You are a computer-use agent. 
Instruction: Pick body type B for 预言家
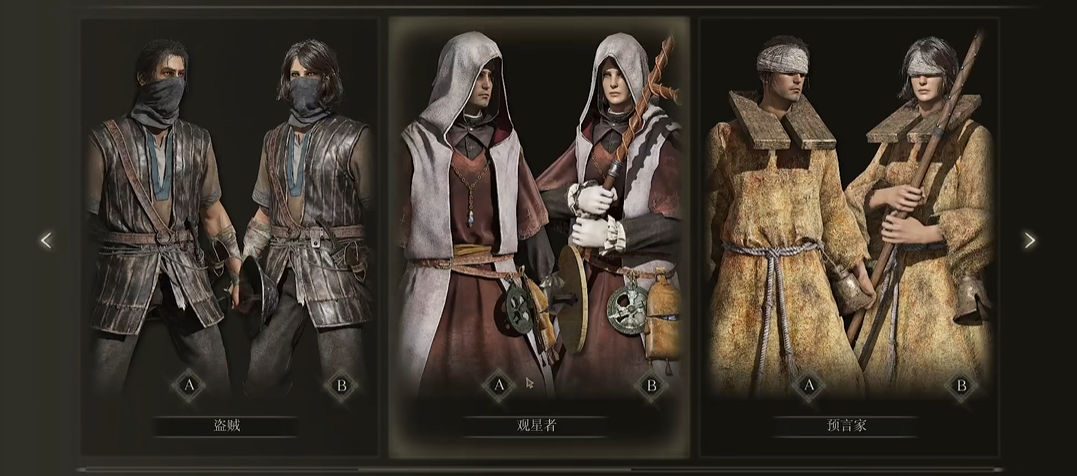pyautogui.click(x=962, y=385)
